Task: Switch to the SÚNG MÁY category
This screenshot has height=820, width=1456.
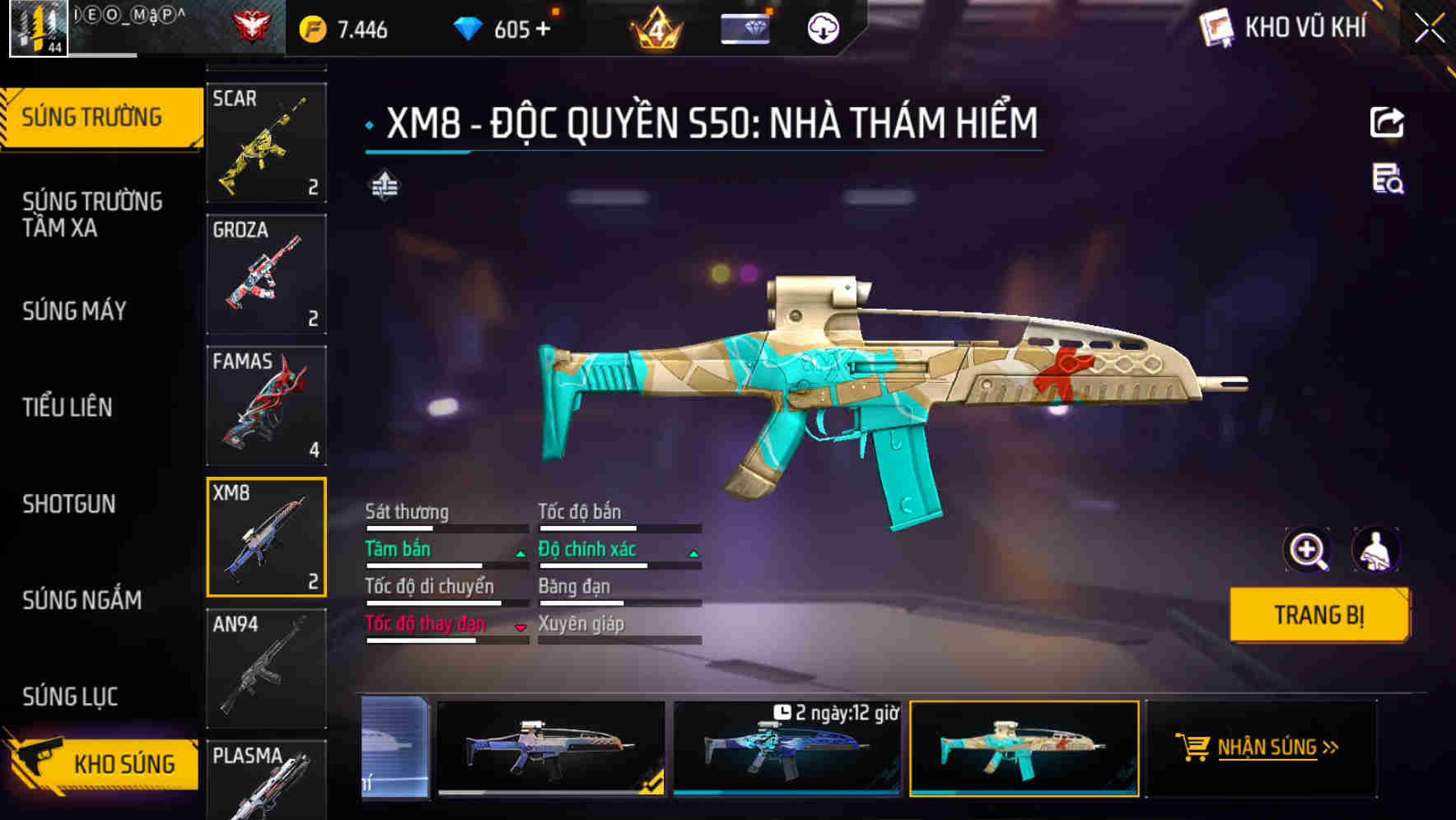Action: click(74, 310)
